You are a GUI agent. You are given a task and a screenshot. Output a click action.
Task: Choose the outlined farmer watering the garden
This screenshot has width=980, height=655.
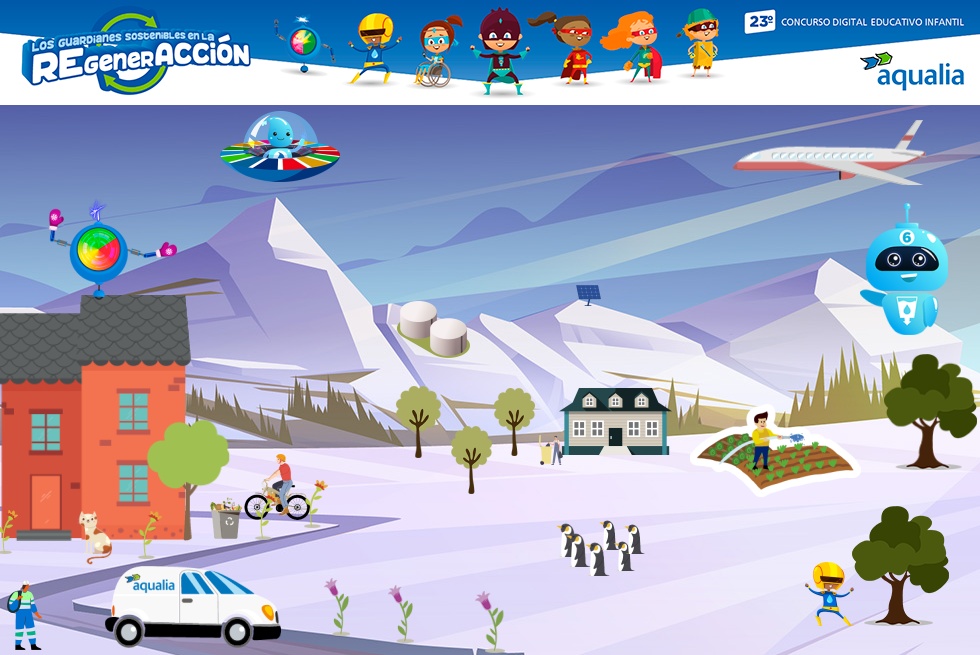point(766,440)
